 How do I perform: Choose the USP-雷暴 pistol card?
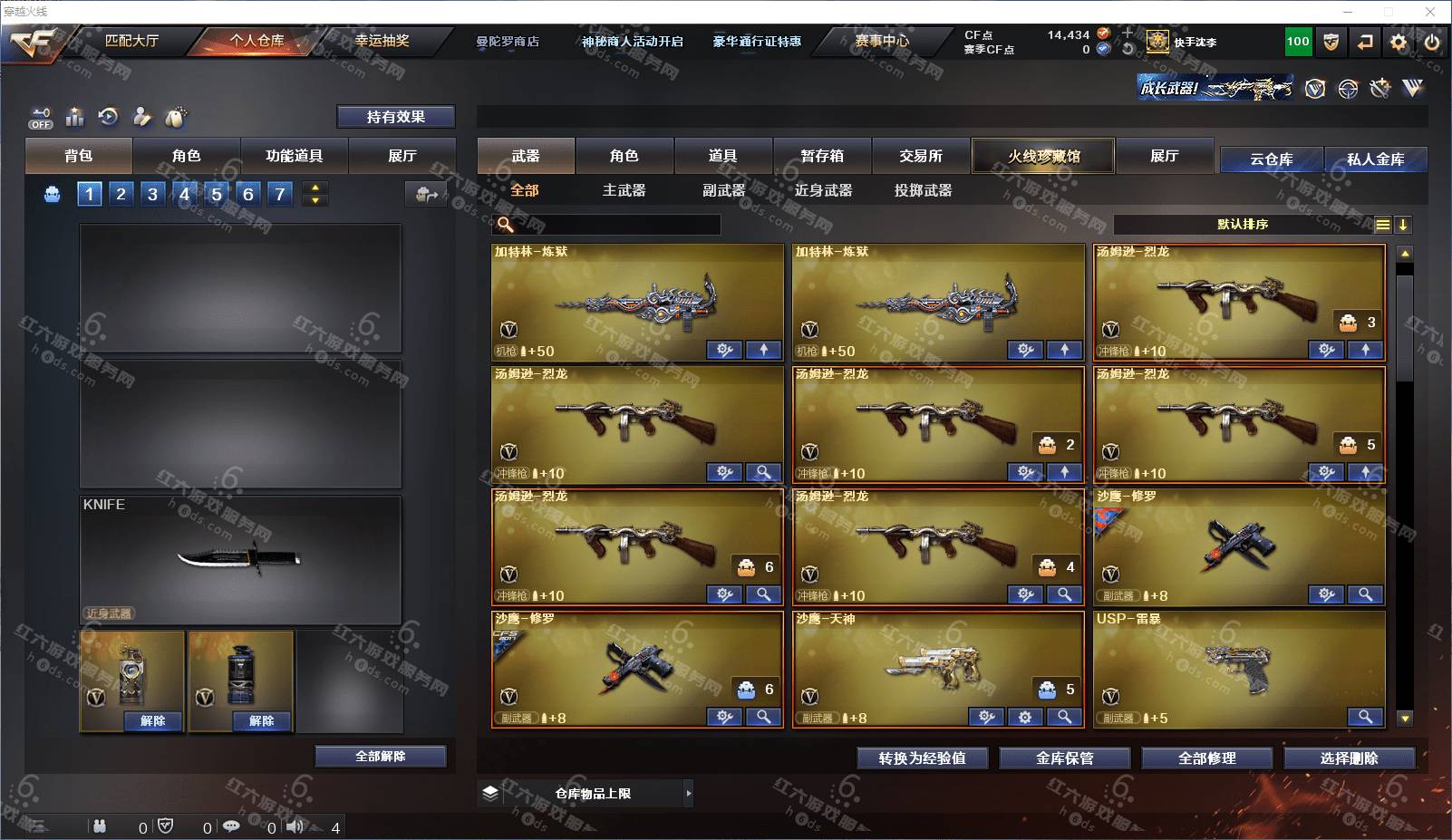coord(1238,669)
